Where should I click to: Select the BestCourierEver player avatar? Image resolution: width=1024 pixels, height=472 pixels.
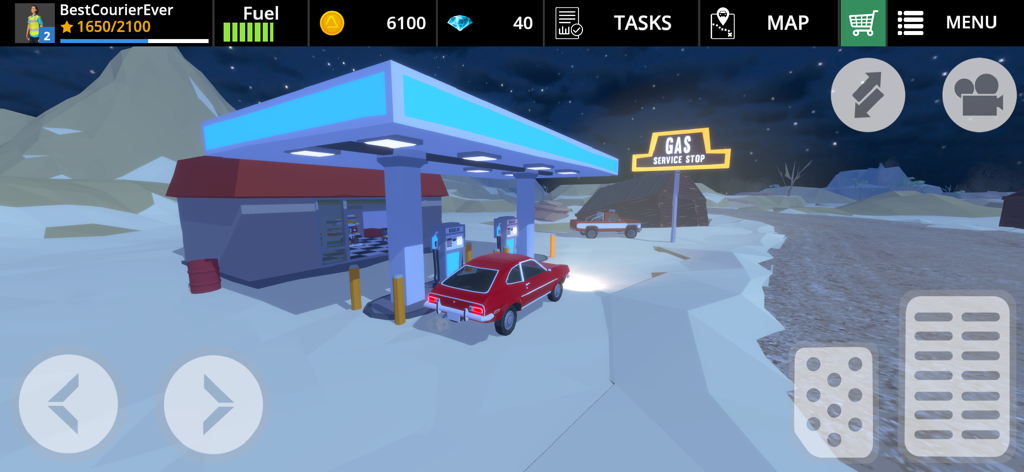point(35,23)
